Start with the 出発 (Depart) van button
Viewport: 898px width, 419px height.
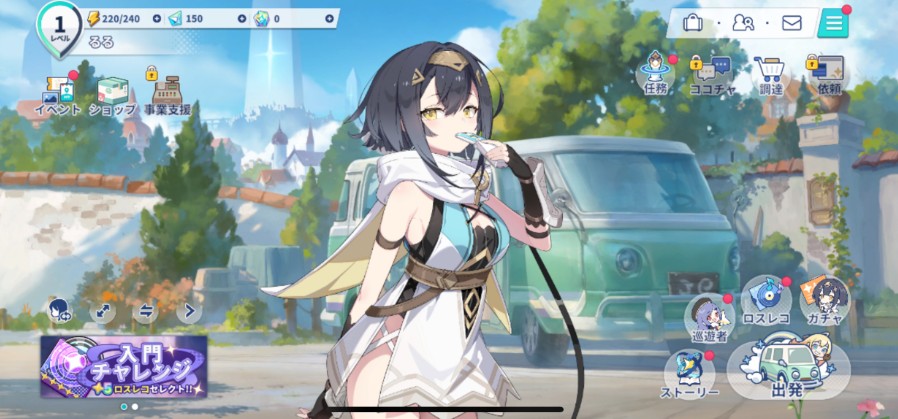(x=788, y=372)
